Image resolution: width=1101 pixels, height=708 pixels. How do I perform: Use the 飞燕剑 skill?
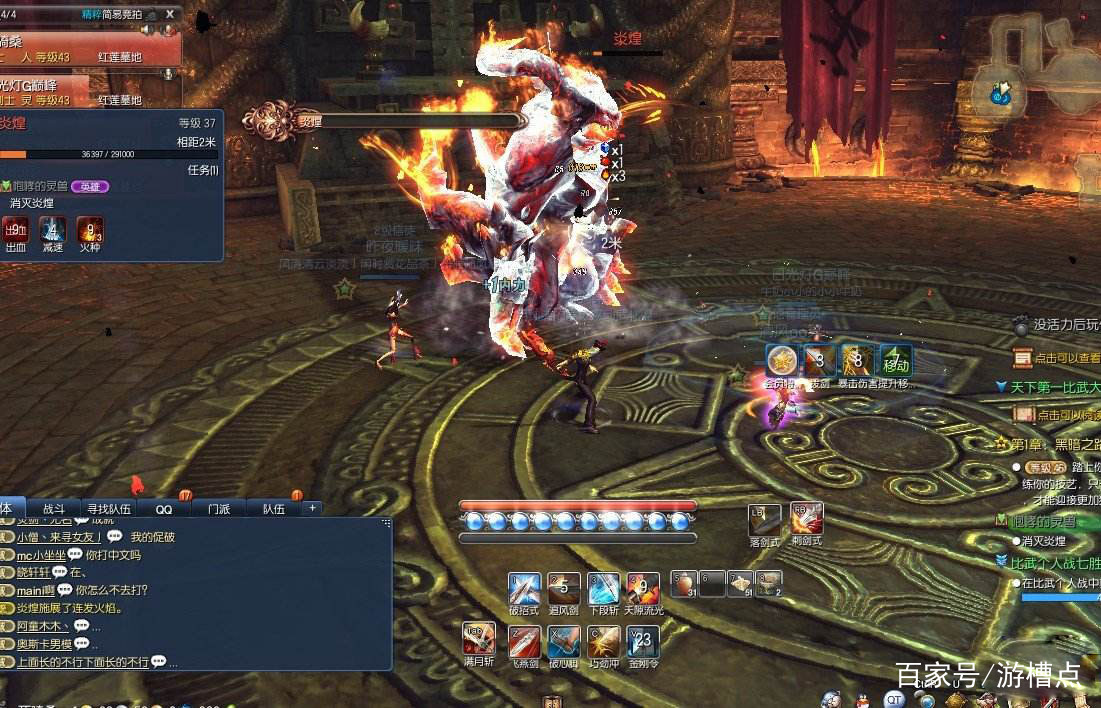point(524,641)
